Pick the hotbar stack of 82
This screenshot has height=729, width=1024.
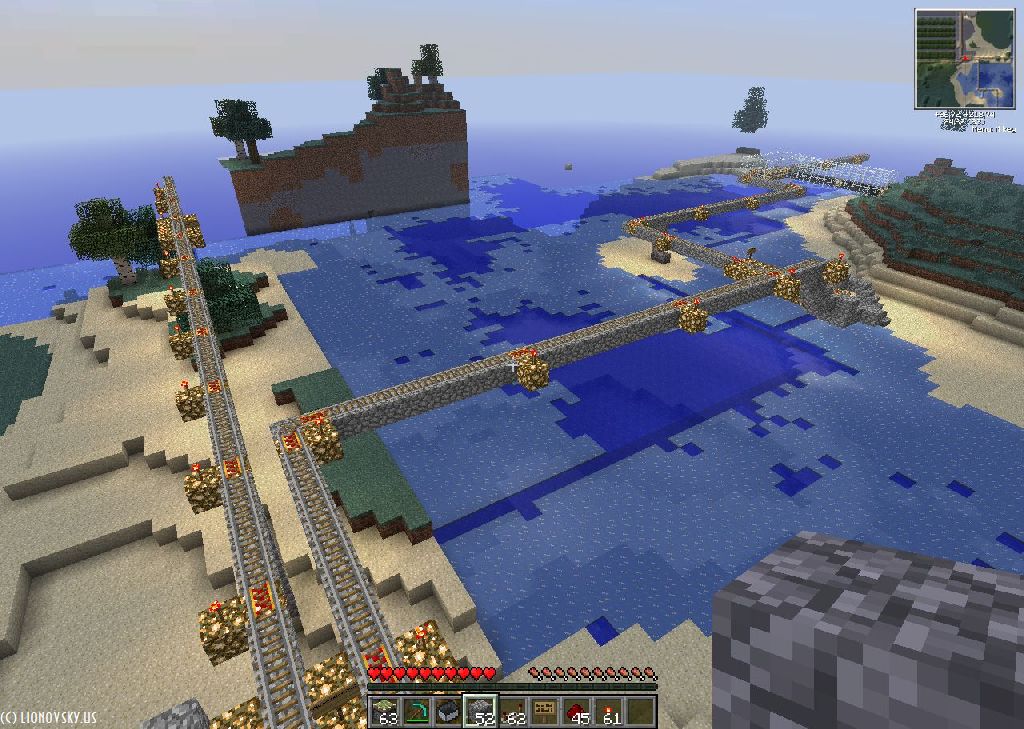click(514, 711)
